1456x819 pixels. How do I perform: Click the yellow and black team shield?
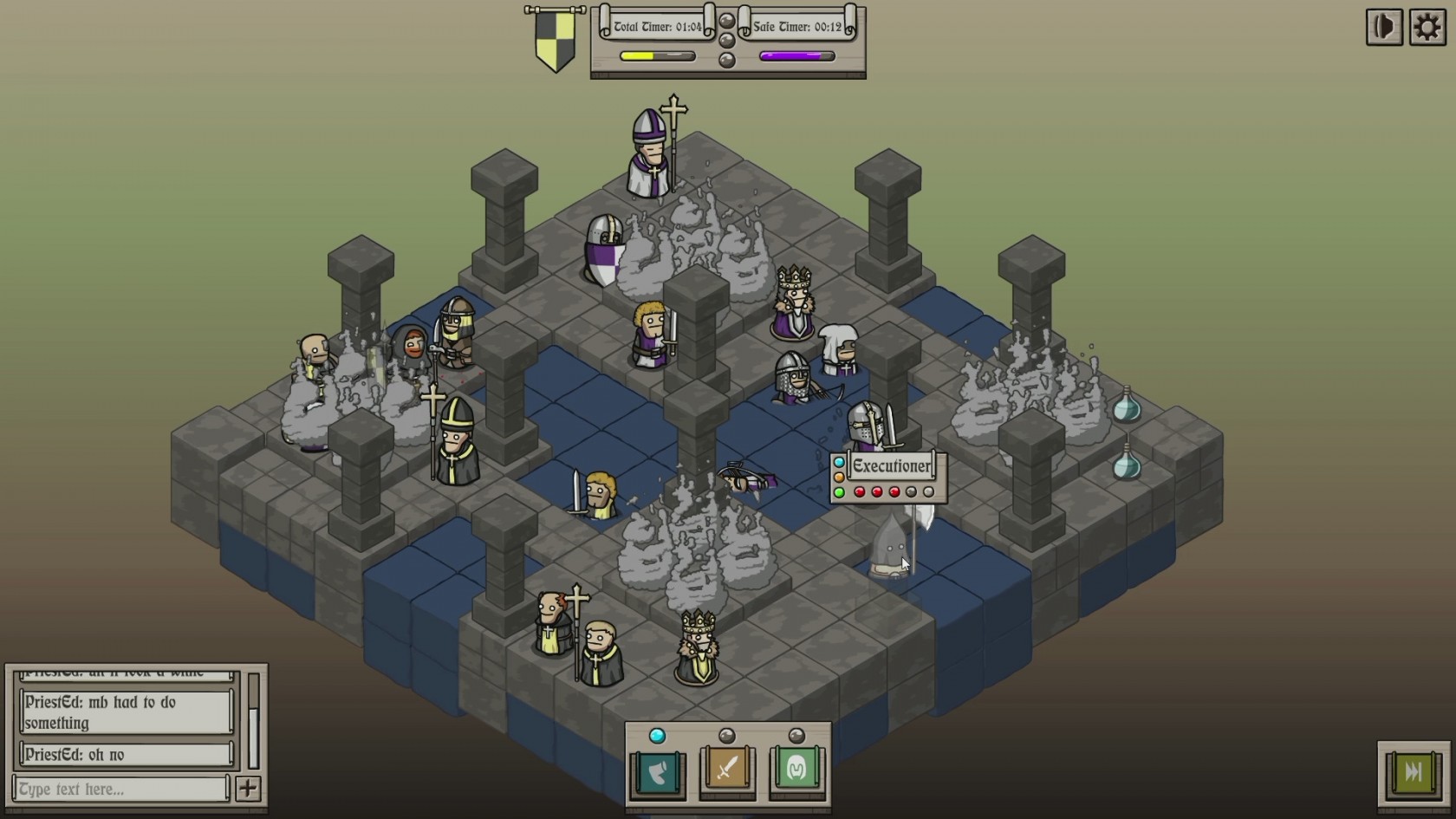[555, 40]
